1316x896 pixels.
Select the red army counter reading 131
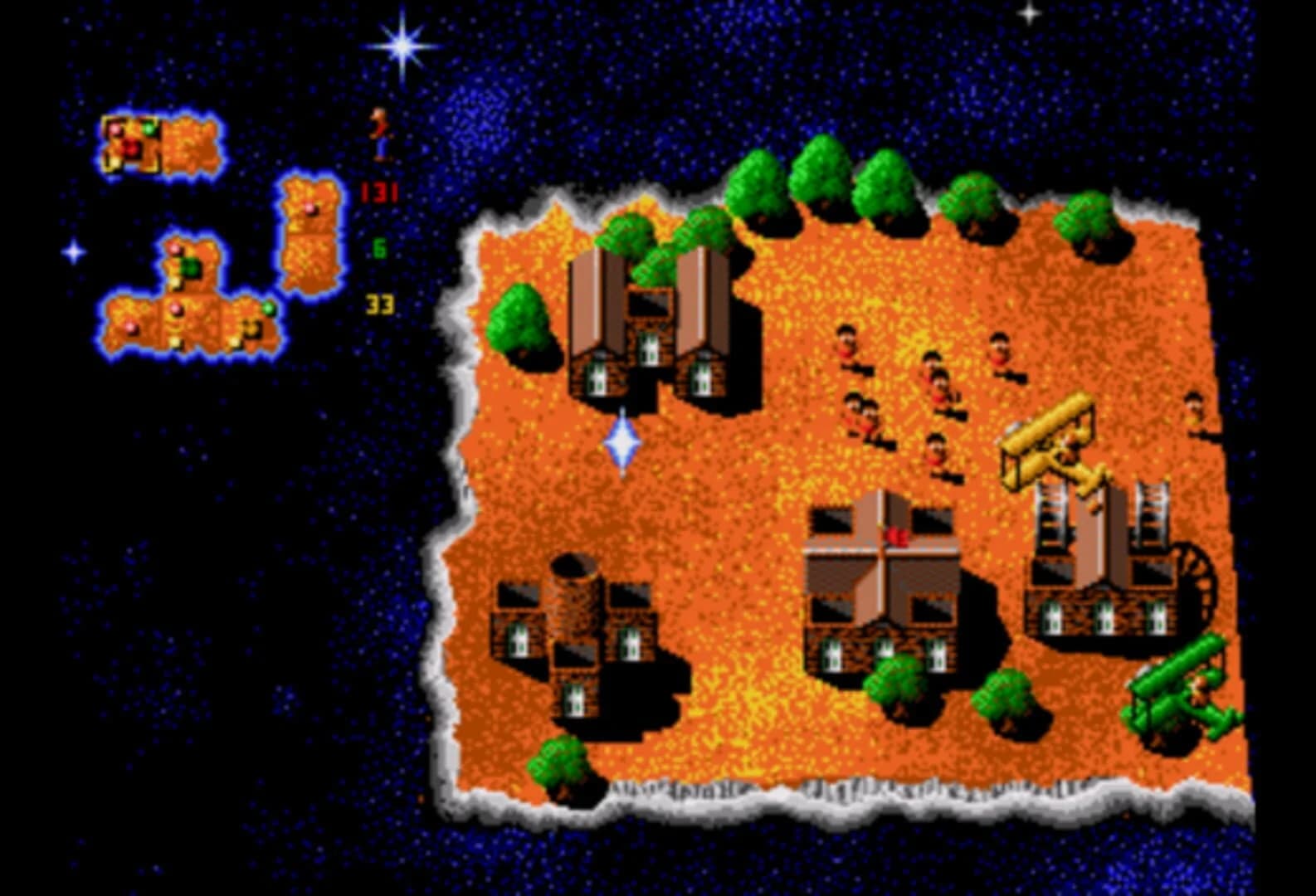pos(380,191)
